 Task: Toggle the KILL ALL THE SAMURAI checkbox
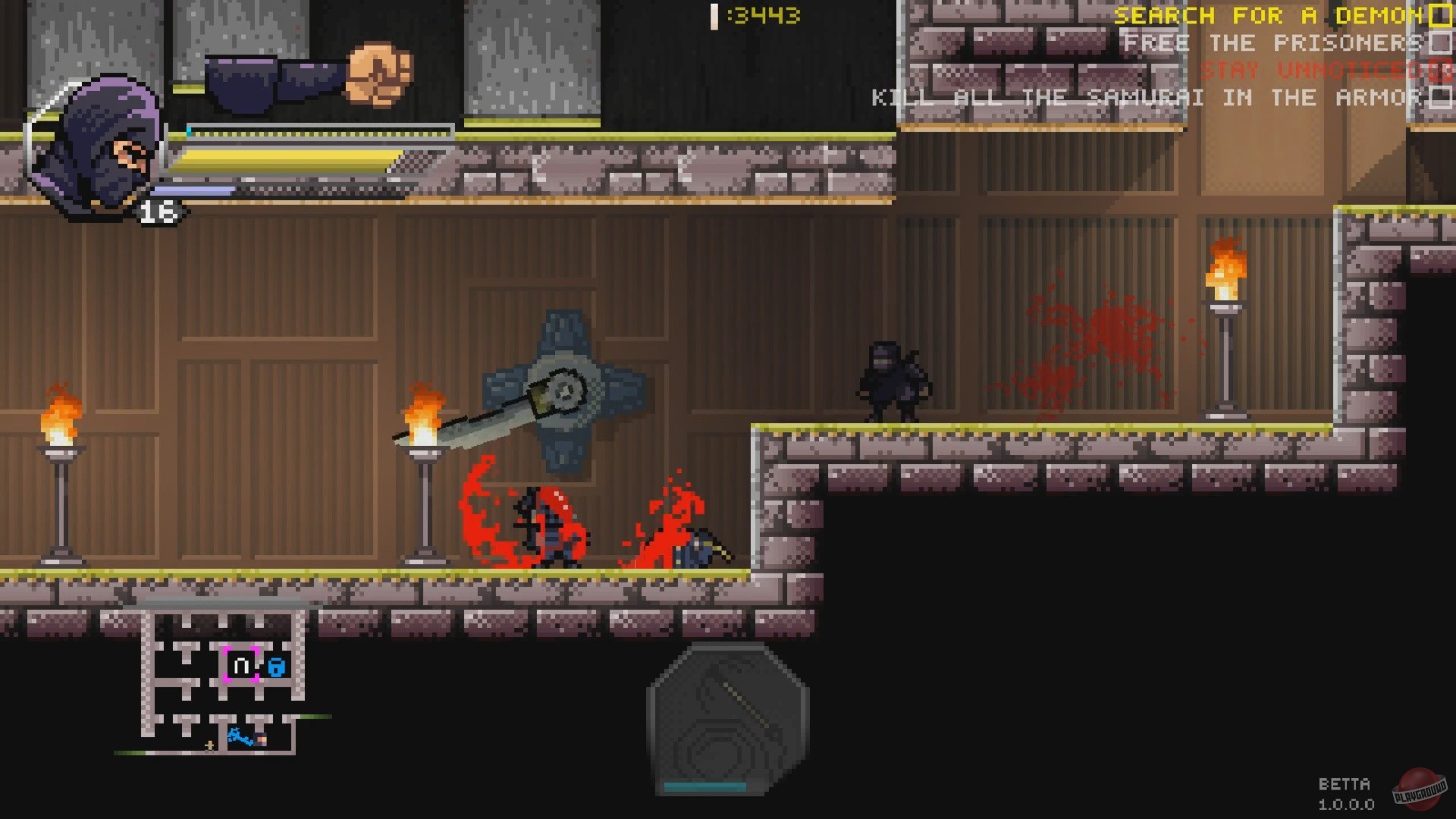click(x=1439, y=97)
